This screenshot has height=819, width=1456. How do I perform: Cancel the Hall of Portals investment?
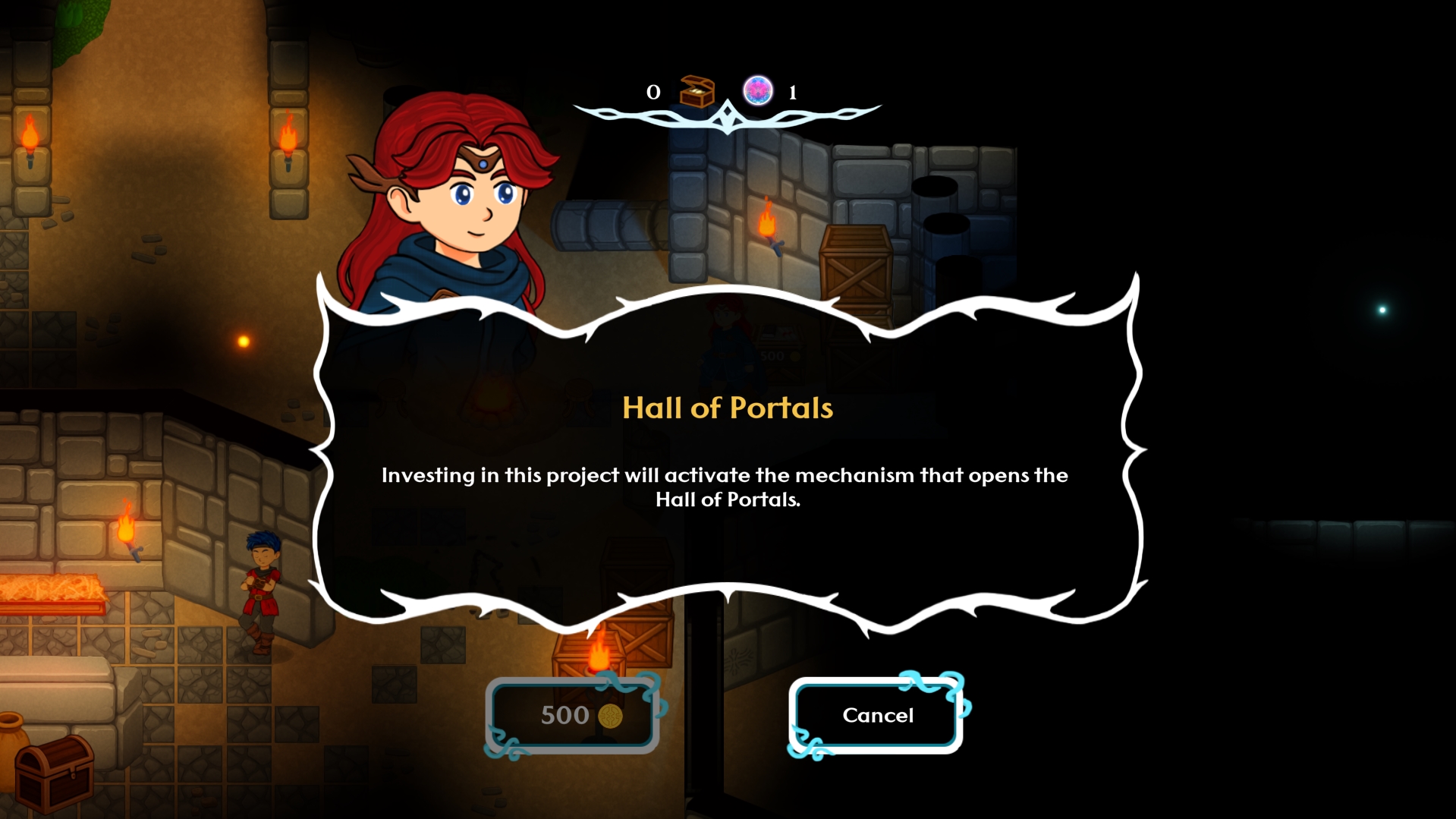coord(877,715)
